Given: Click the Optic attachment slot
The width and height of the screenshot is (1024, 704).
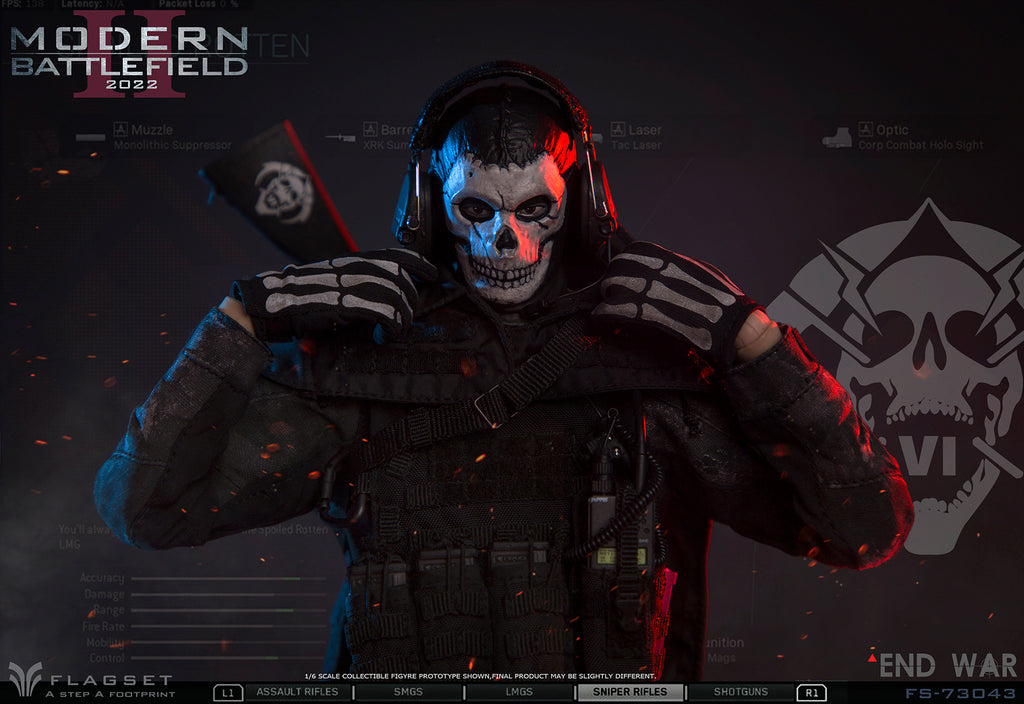Looking at the screenshot, I should [x=892, y=130].
